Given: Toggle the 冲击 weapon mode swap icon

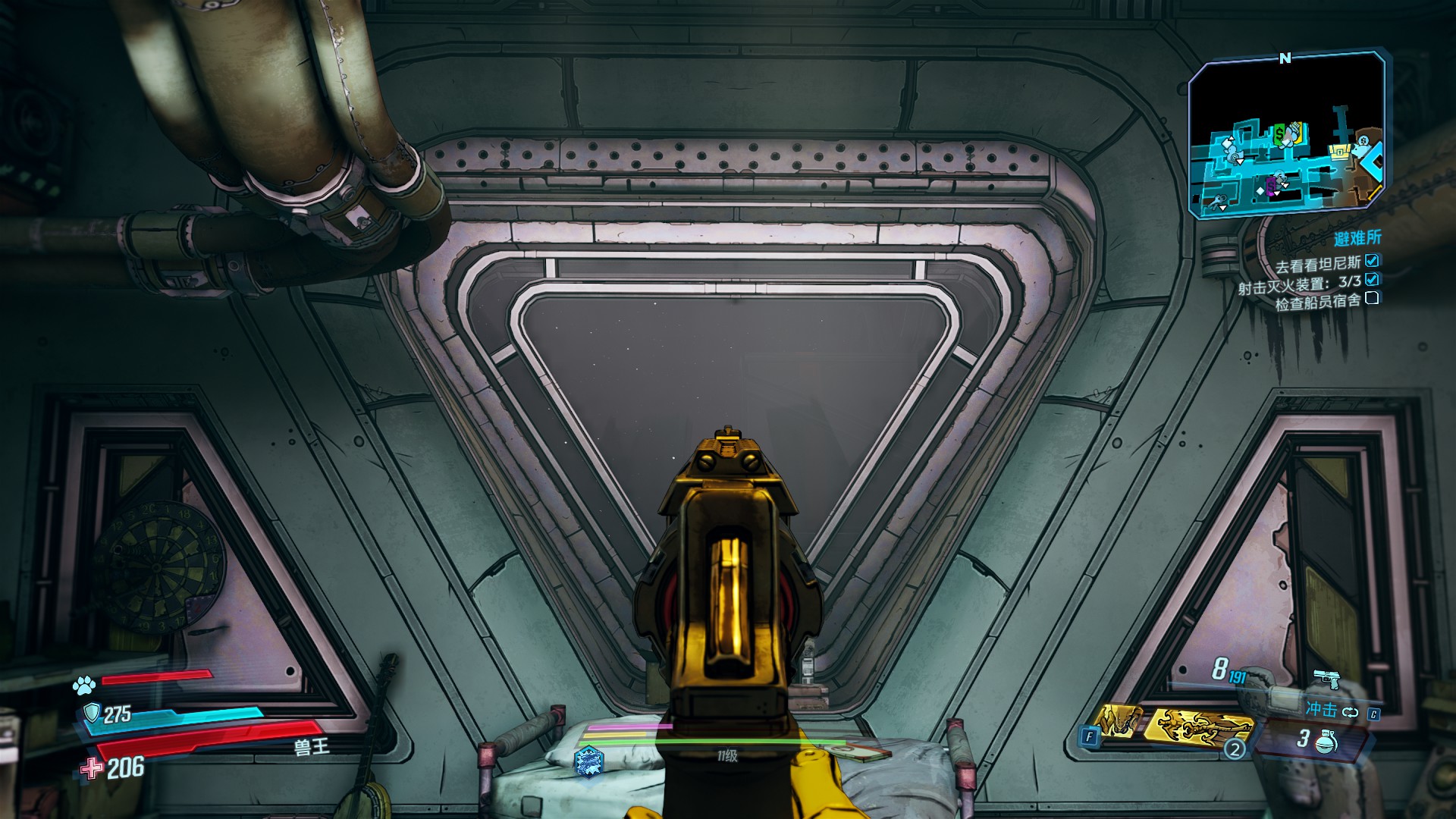Looking at the screenshot, I should click(x=1351, y=712).
